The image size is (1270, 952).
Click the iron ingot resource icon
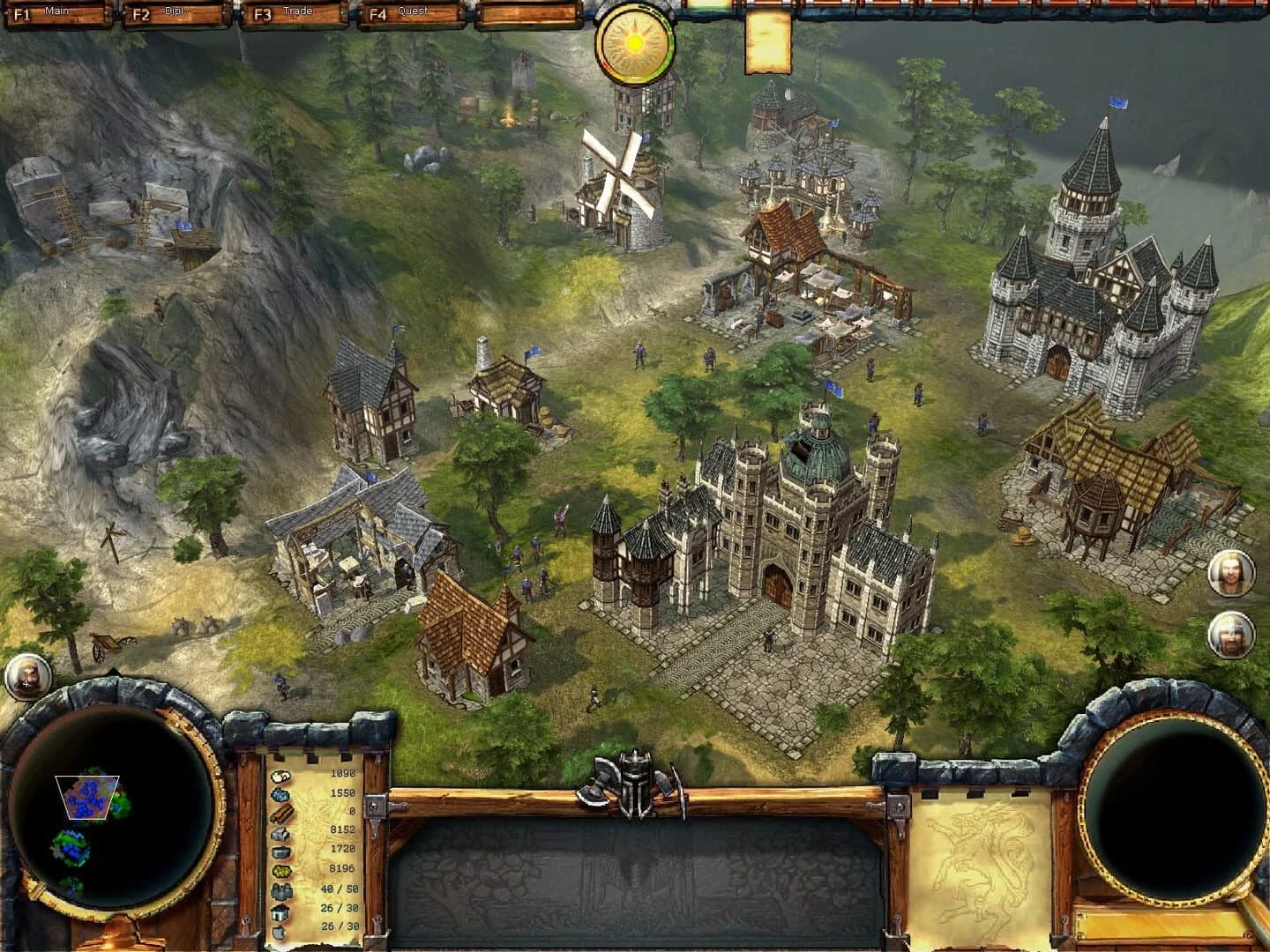click(x=280, y=834)
